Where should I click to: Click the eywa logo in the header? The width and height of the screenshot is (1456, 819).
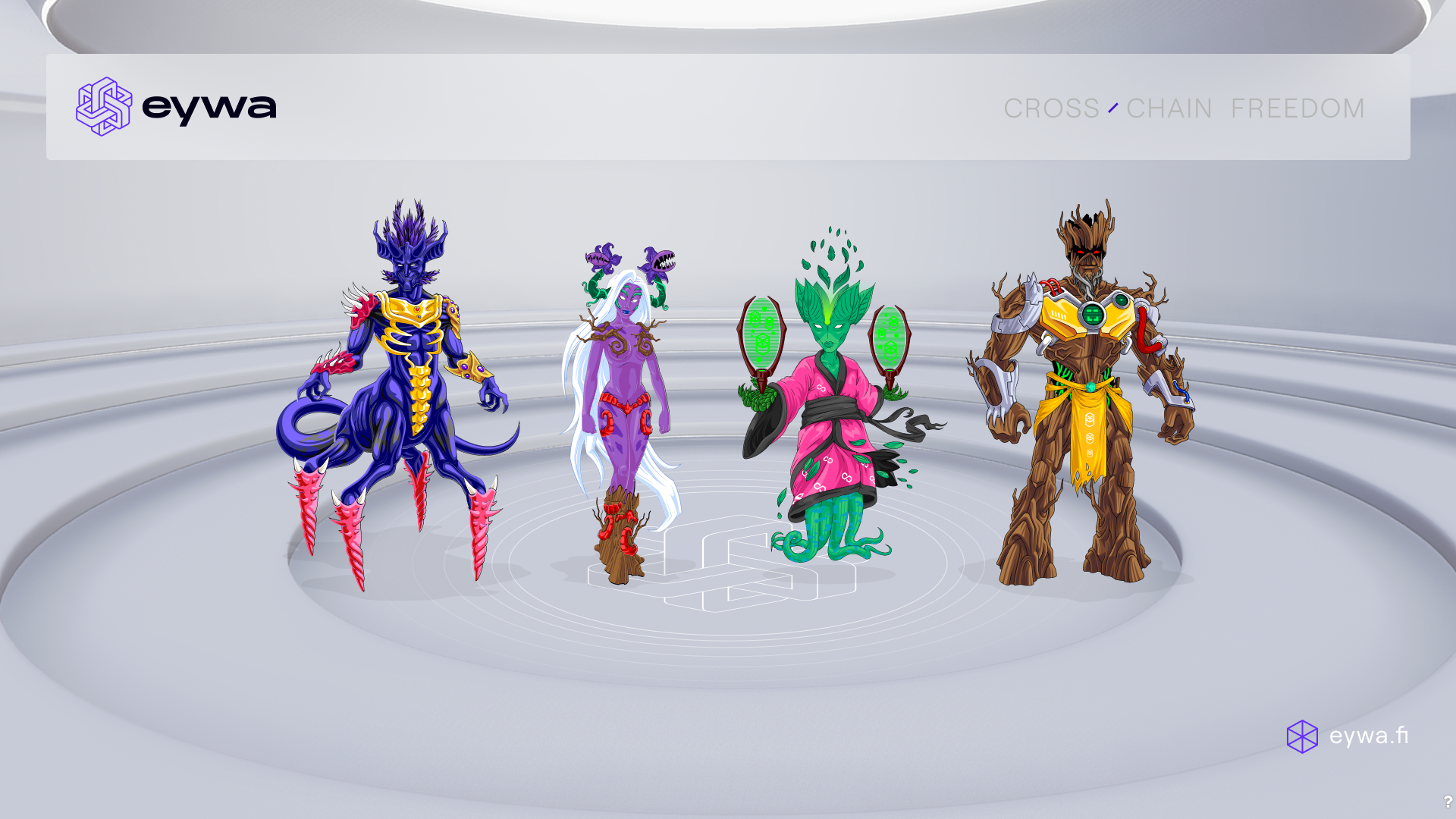pyautogui.click(x=176, y=107)
